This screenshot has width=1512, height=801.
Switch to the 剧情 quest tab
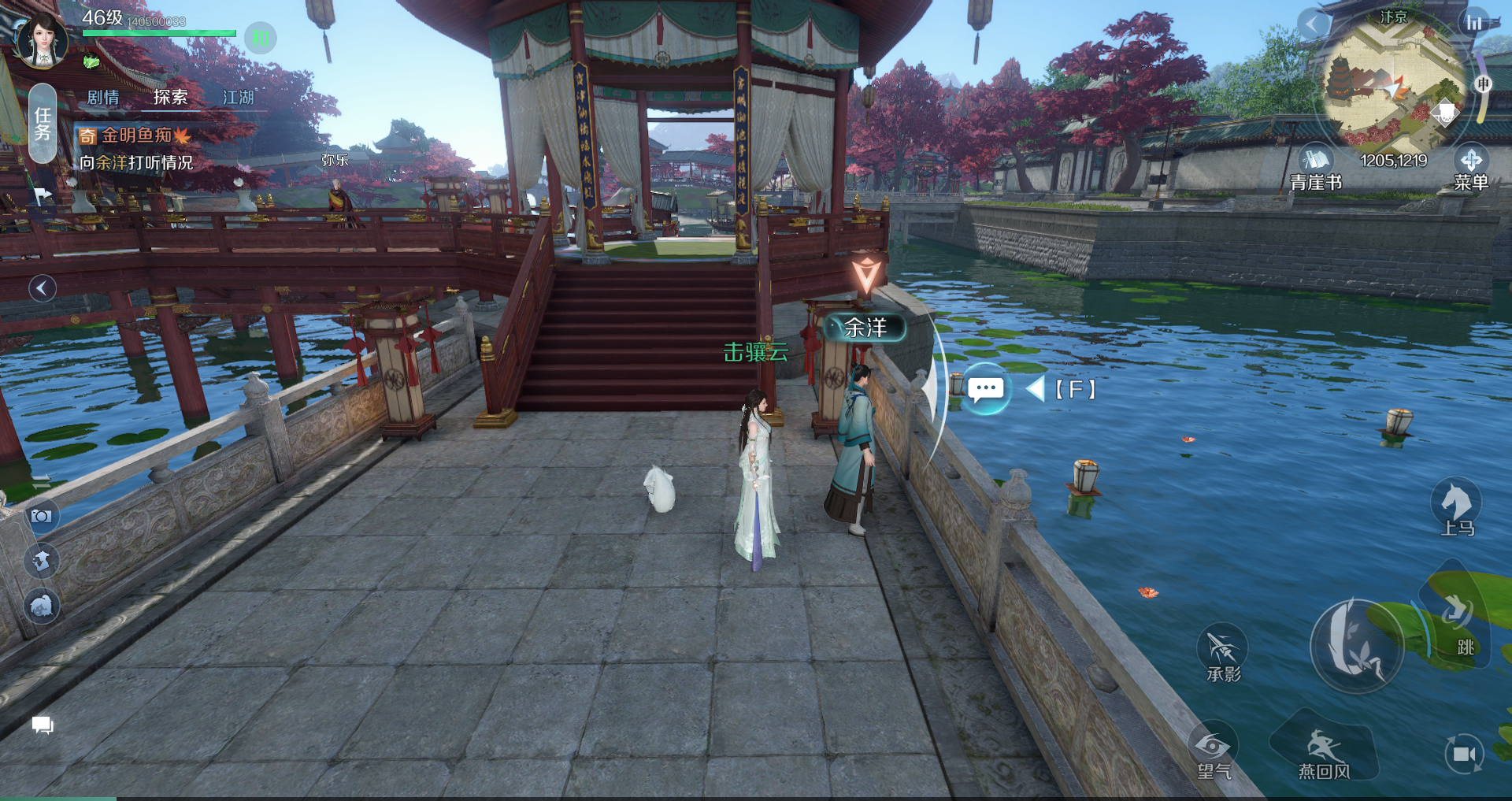click(x=103, y=98)
